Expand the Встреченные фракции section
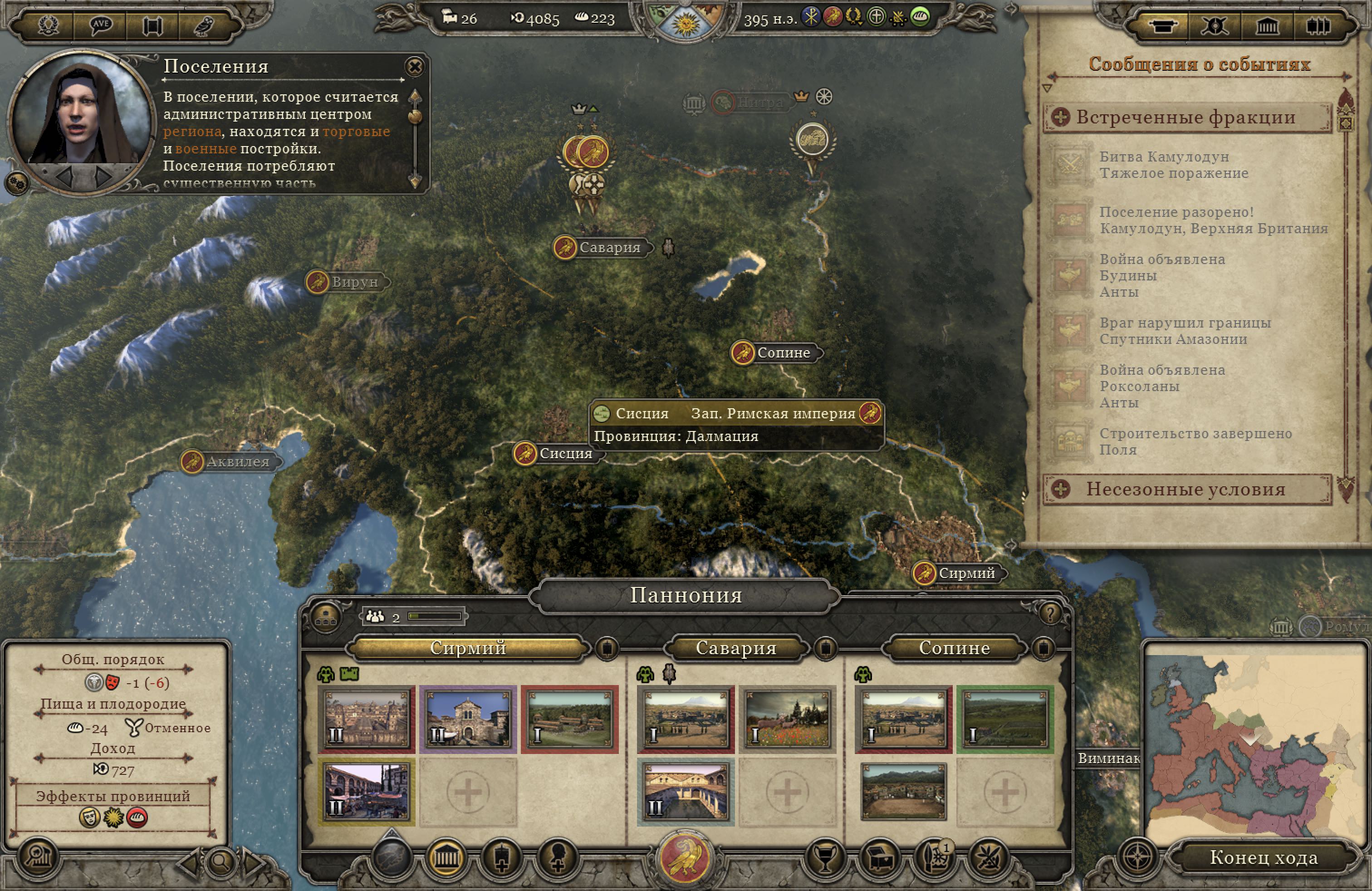This screenshot has width=1372, height=891. pyautogui.click(x=1060, y=117)
